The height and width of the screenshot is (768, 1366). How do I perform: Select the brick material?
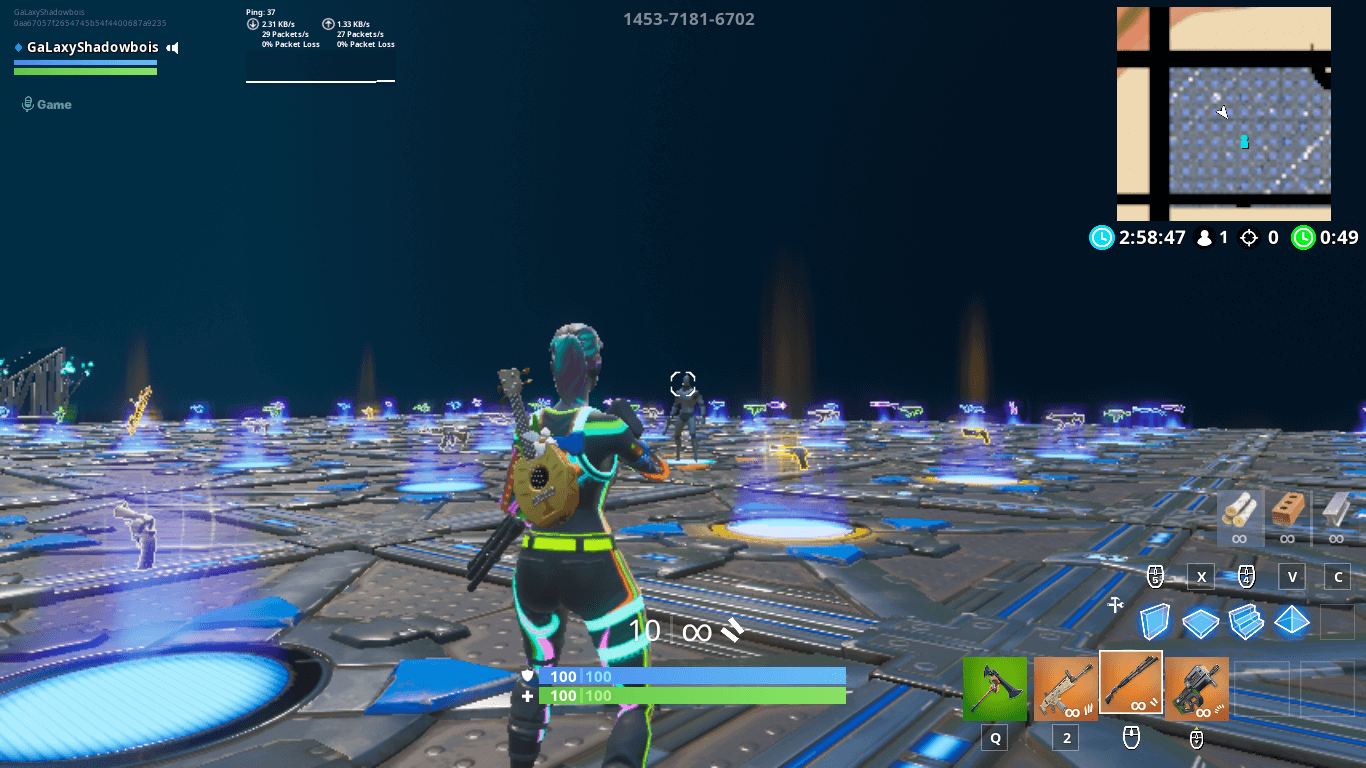(x=1288, y=518)
